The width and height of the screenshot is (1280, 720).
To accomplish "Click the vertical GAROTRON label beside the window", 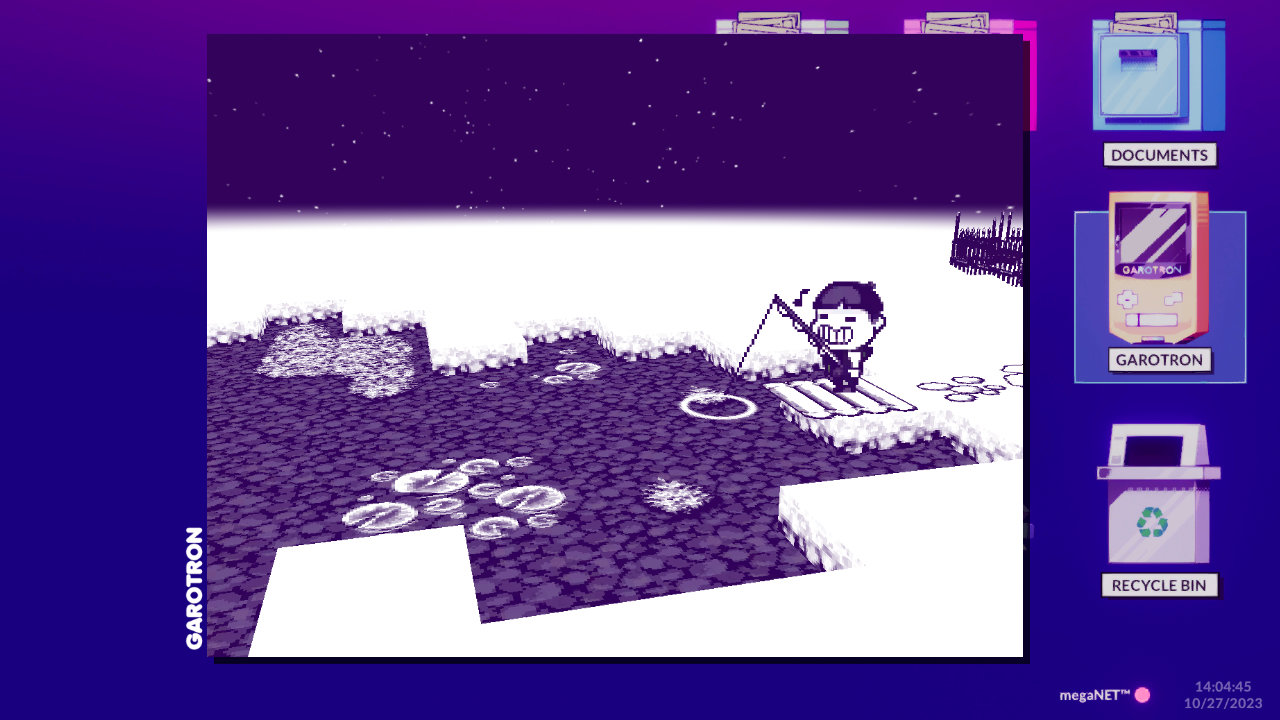I will (x=196, y=590).
